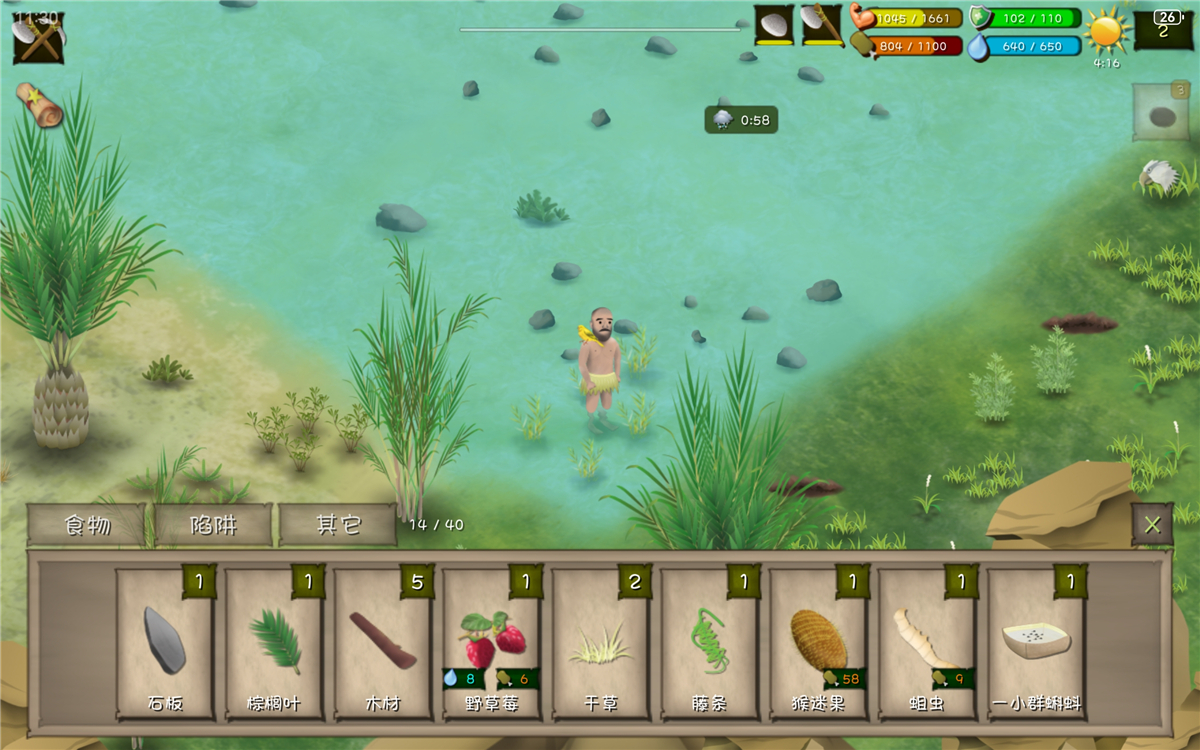The width and height of the screenshot is (1200, 750).
Task: Select the 石板 stone slab slot
Action: [x=165, y=645]
